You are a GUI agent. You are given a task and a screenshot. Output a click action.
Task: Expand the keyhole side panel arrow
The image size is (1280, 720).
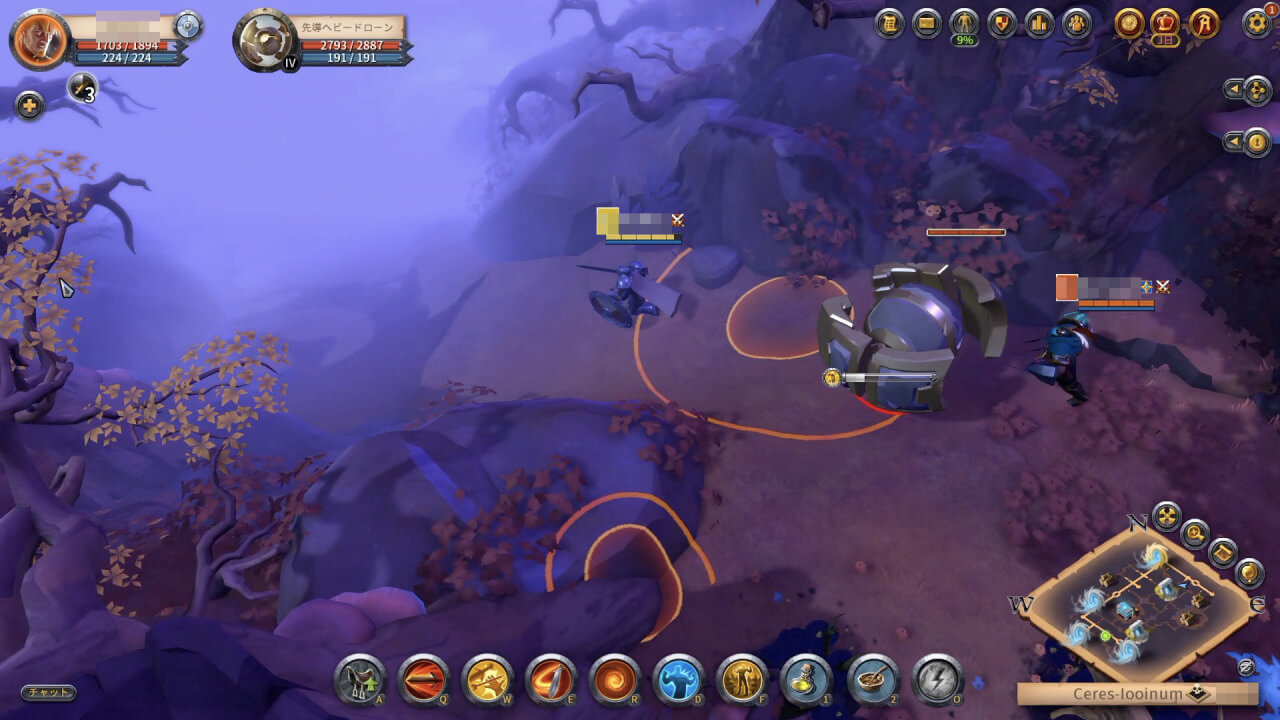(1233, 141)
